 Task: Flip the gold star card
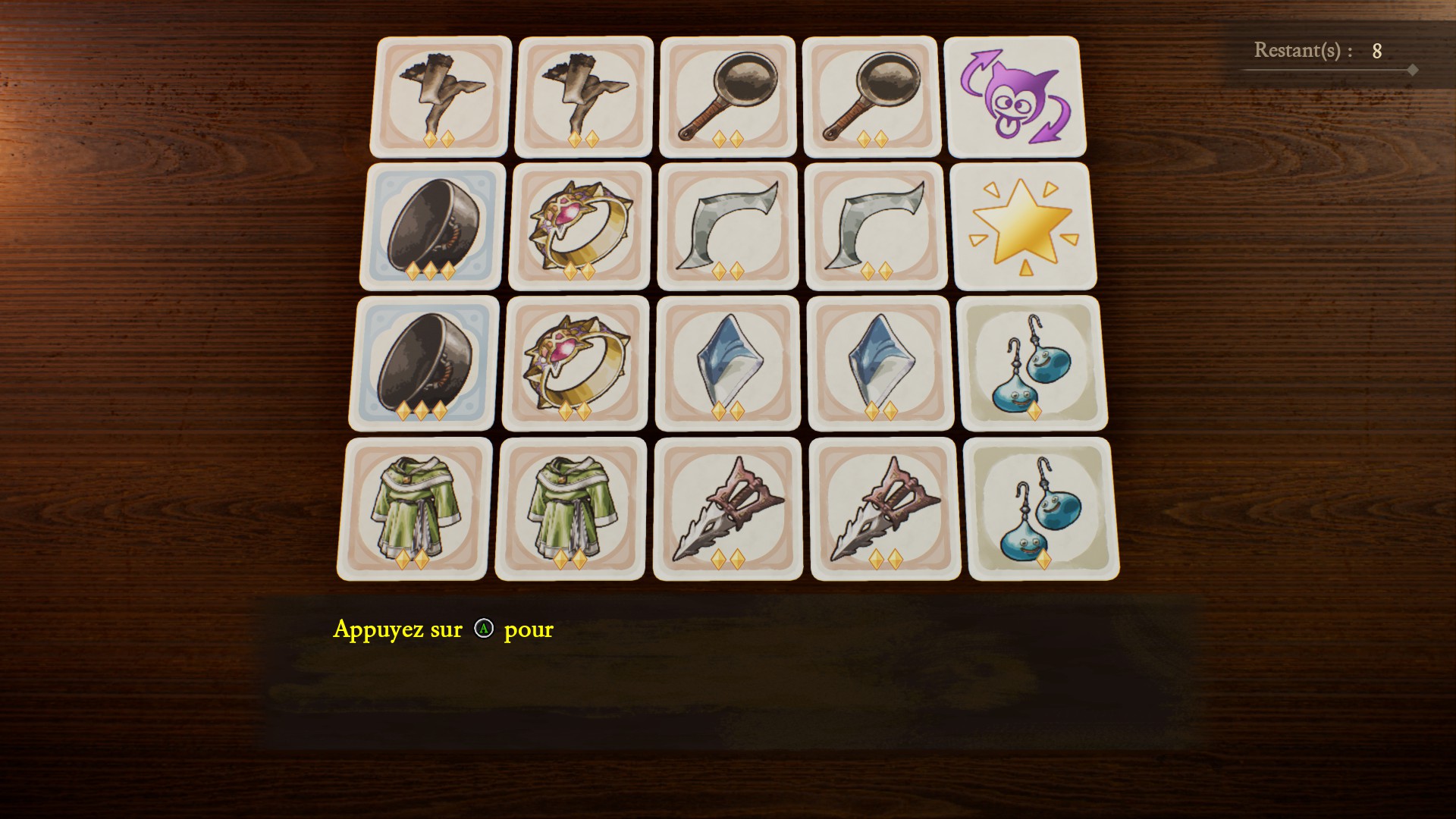click(x=1023, y=226)
